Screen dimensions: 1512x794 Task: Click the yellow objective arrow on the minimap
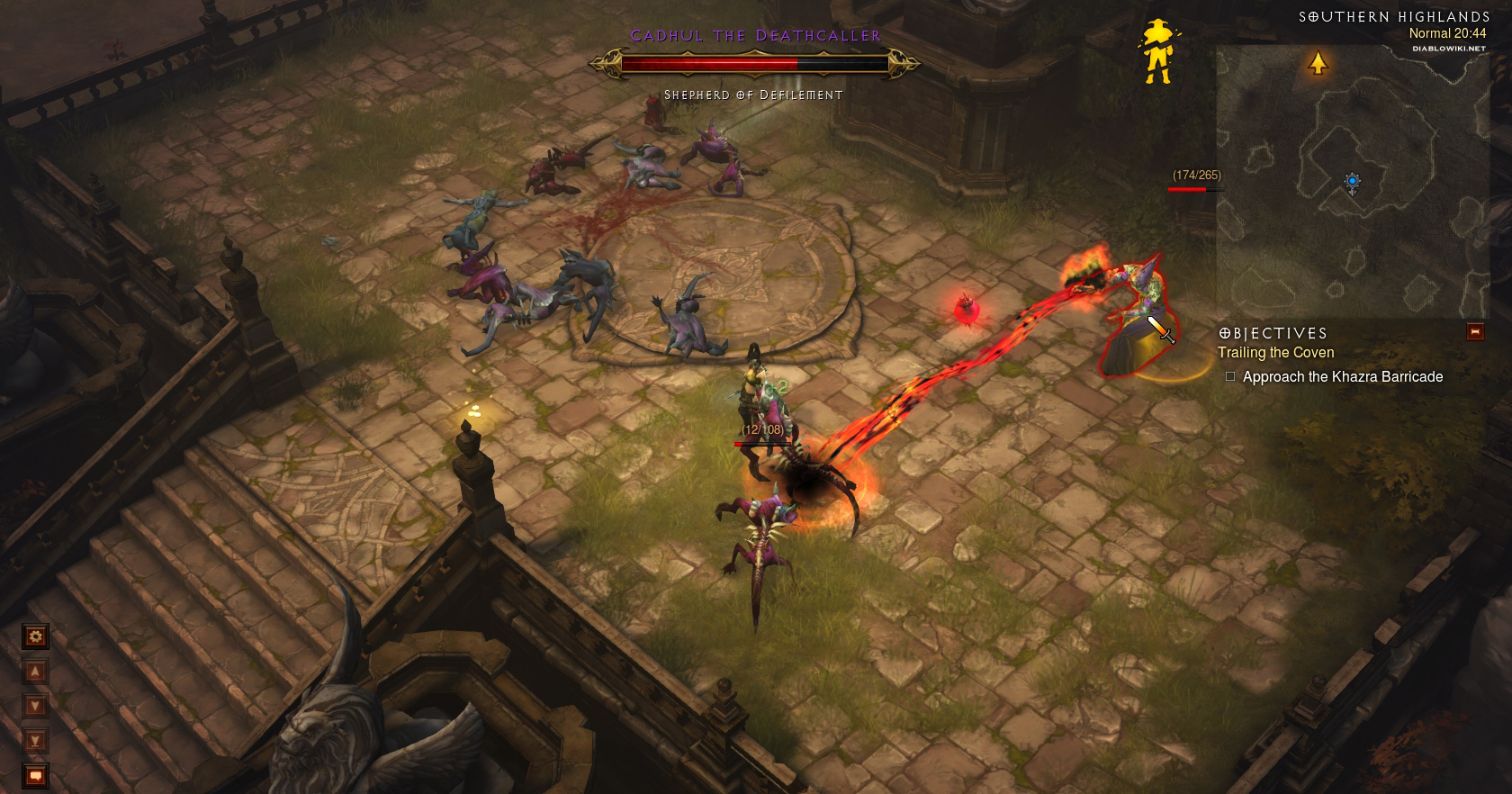(1318, 63)
